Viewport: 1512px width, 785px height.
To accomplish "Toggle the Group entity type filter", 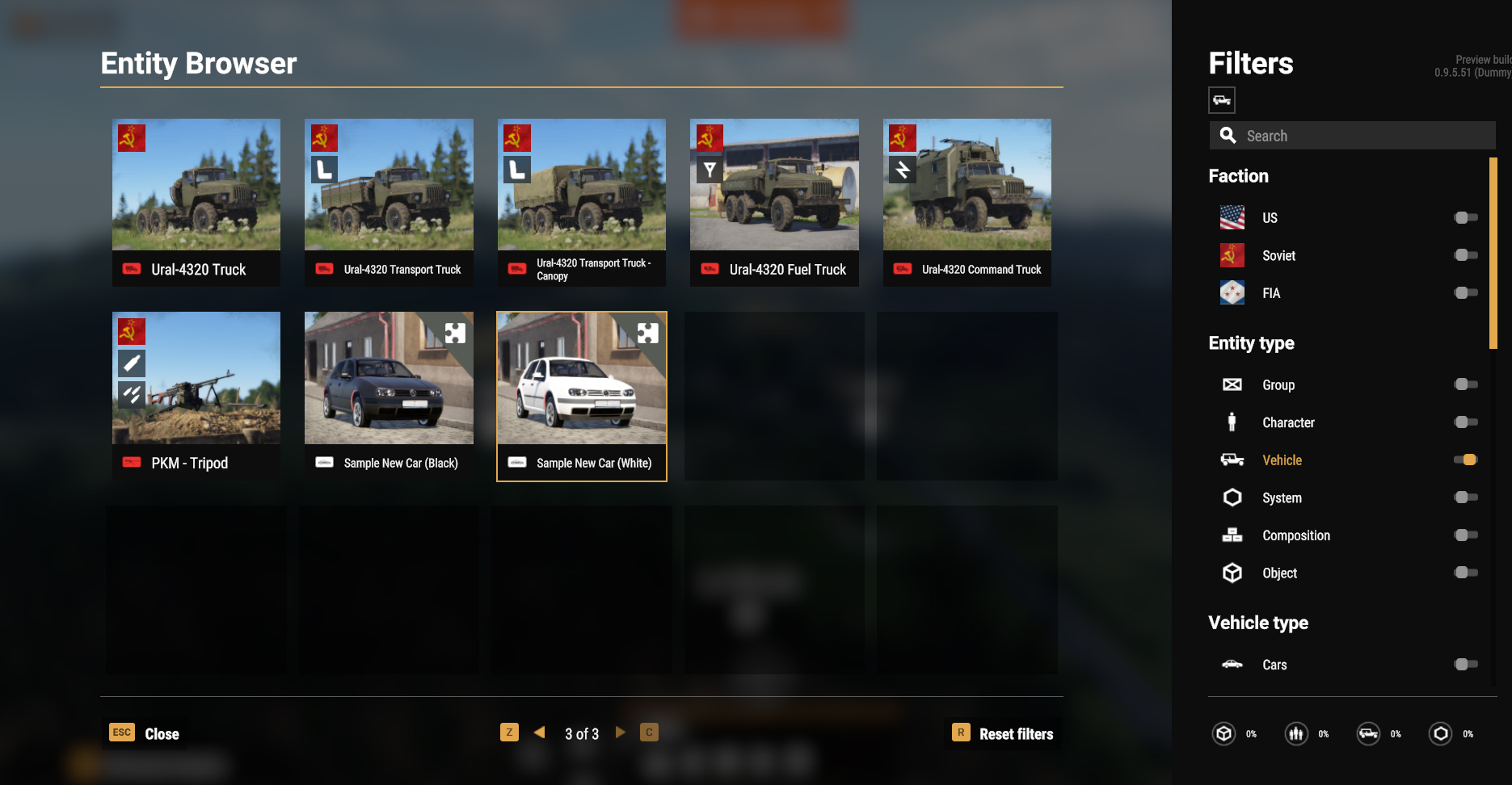I will tap(1465, 384).
